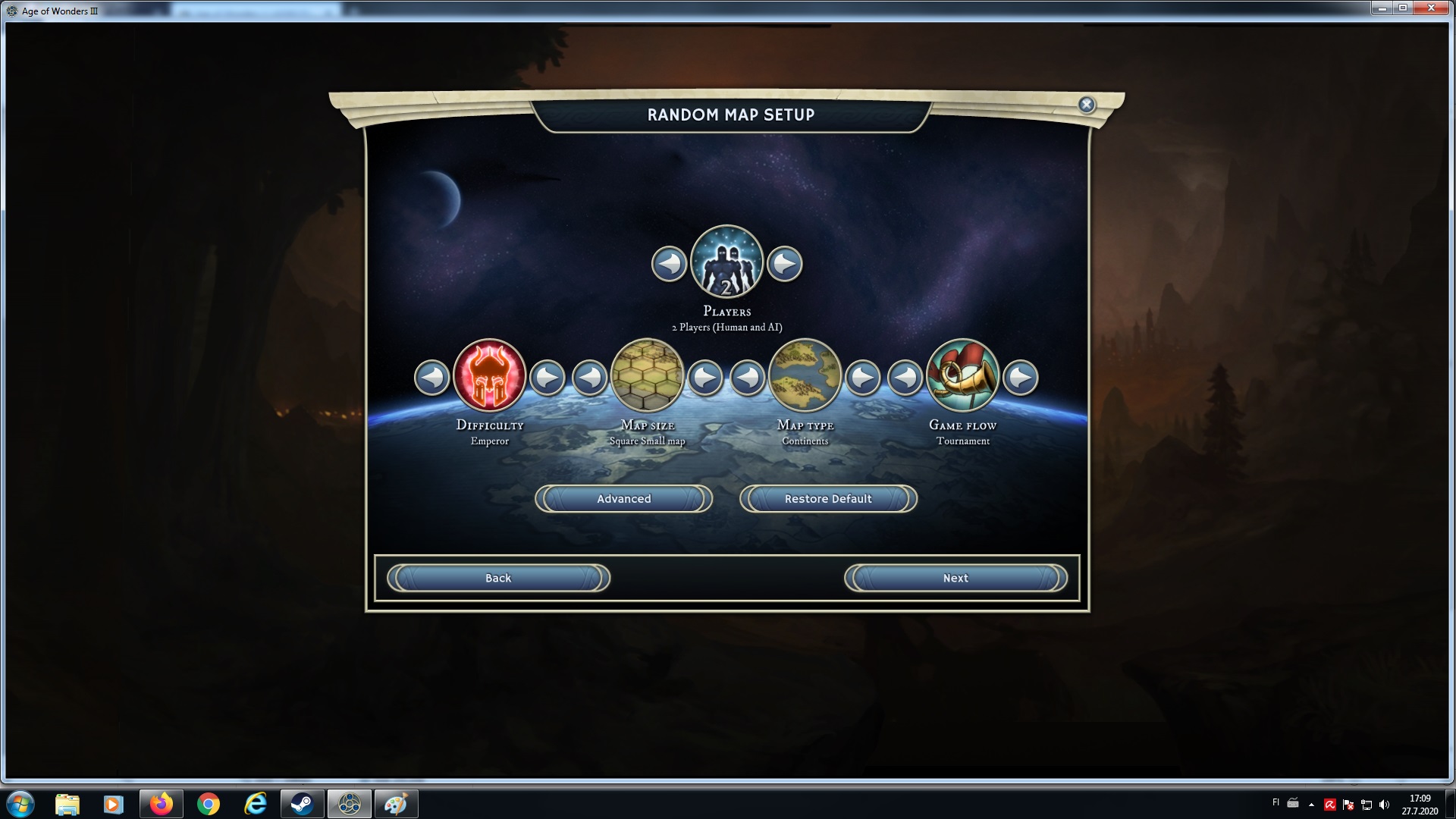Close the Random Map Setup dialog
Screen dimensions: 1456x819
[1086, 105]
